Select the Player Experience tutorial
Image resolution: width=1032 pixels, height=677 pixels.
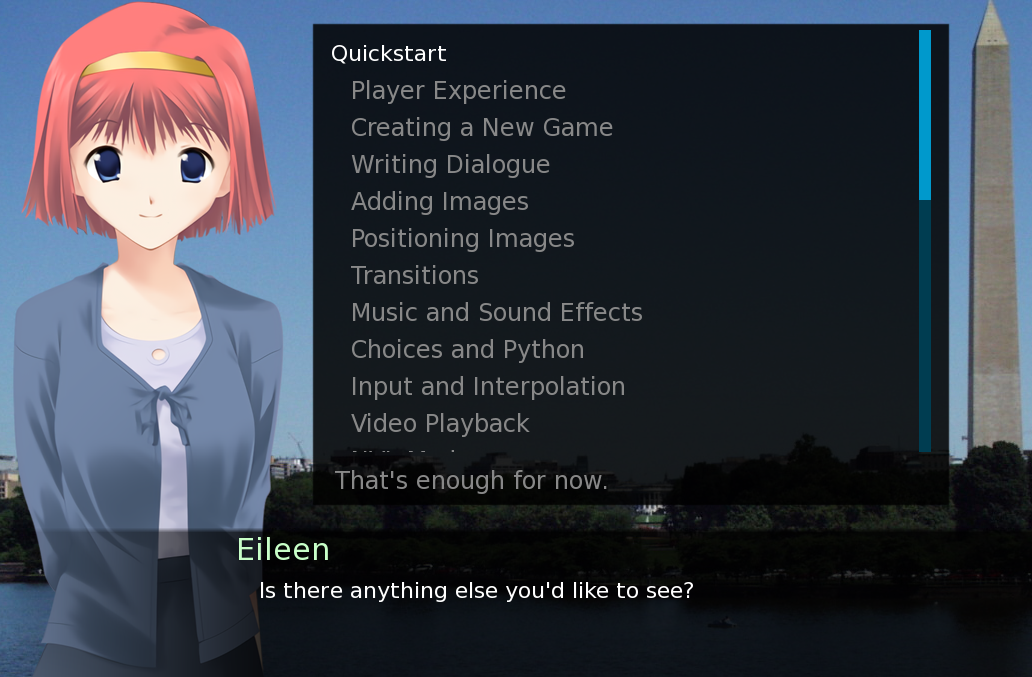[458, 91]
